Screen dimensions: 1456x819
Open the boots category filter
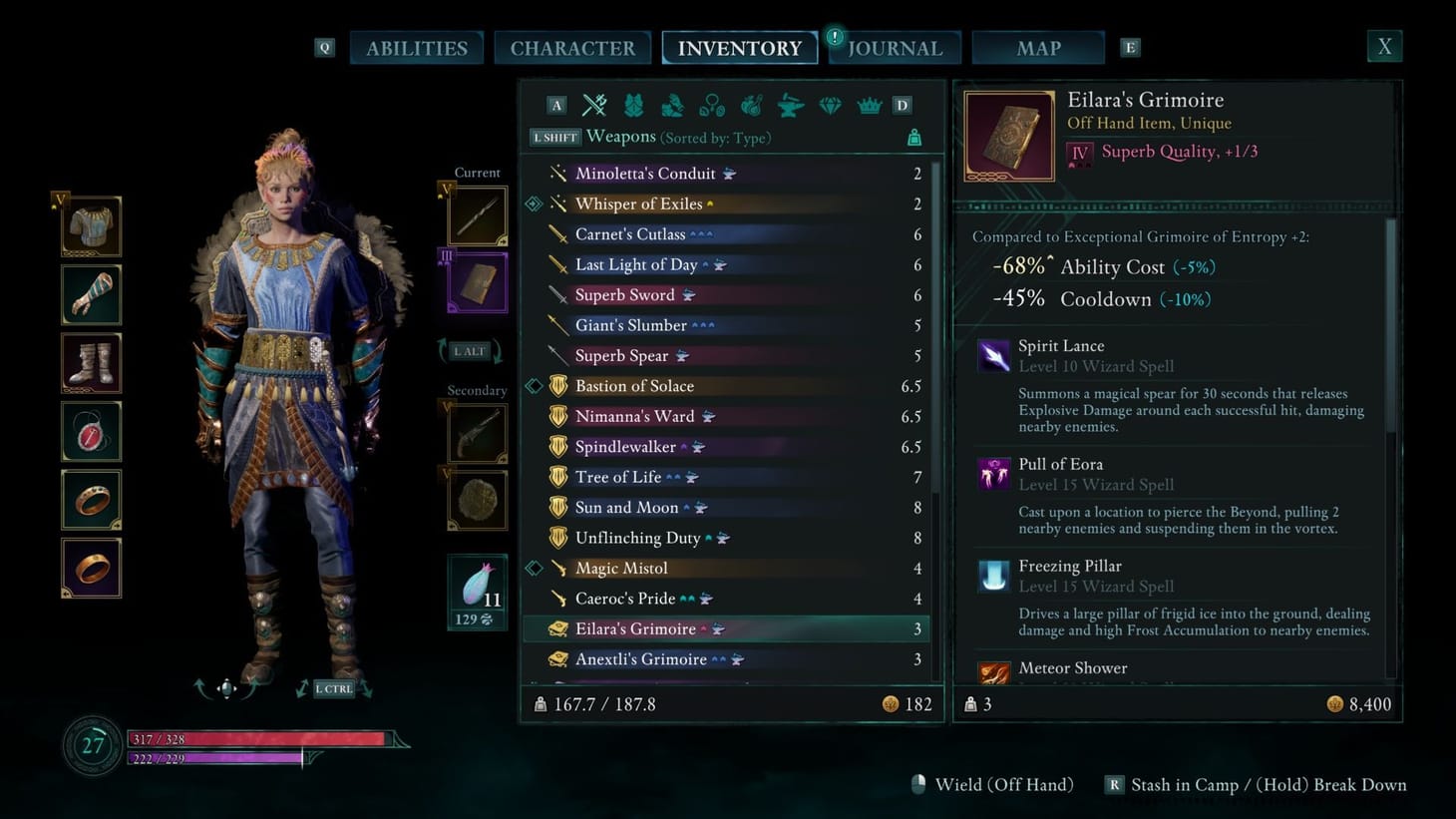pyautogui.click(x=672, y=105)
